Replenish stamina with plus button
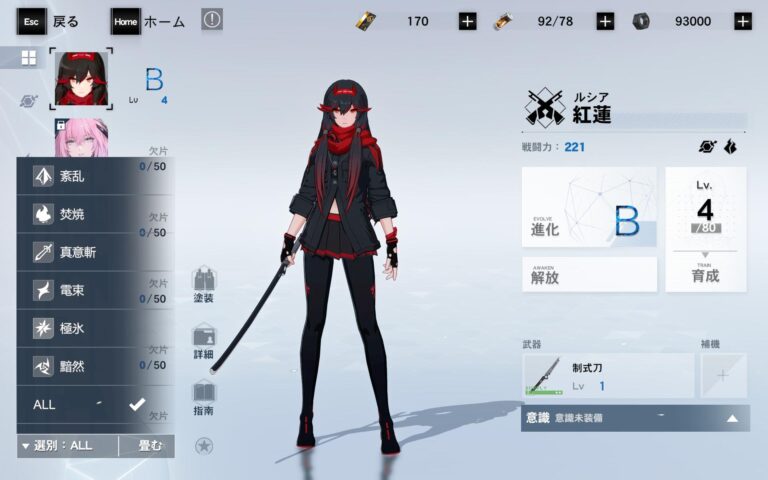Image resolution: width=768 pixels, height=480 pixels. pyautogui.click(x=605, y=21)
